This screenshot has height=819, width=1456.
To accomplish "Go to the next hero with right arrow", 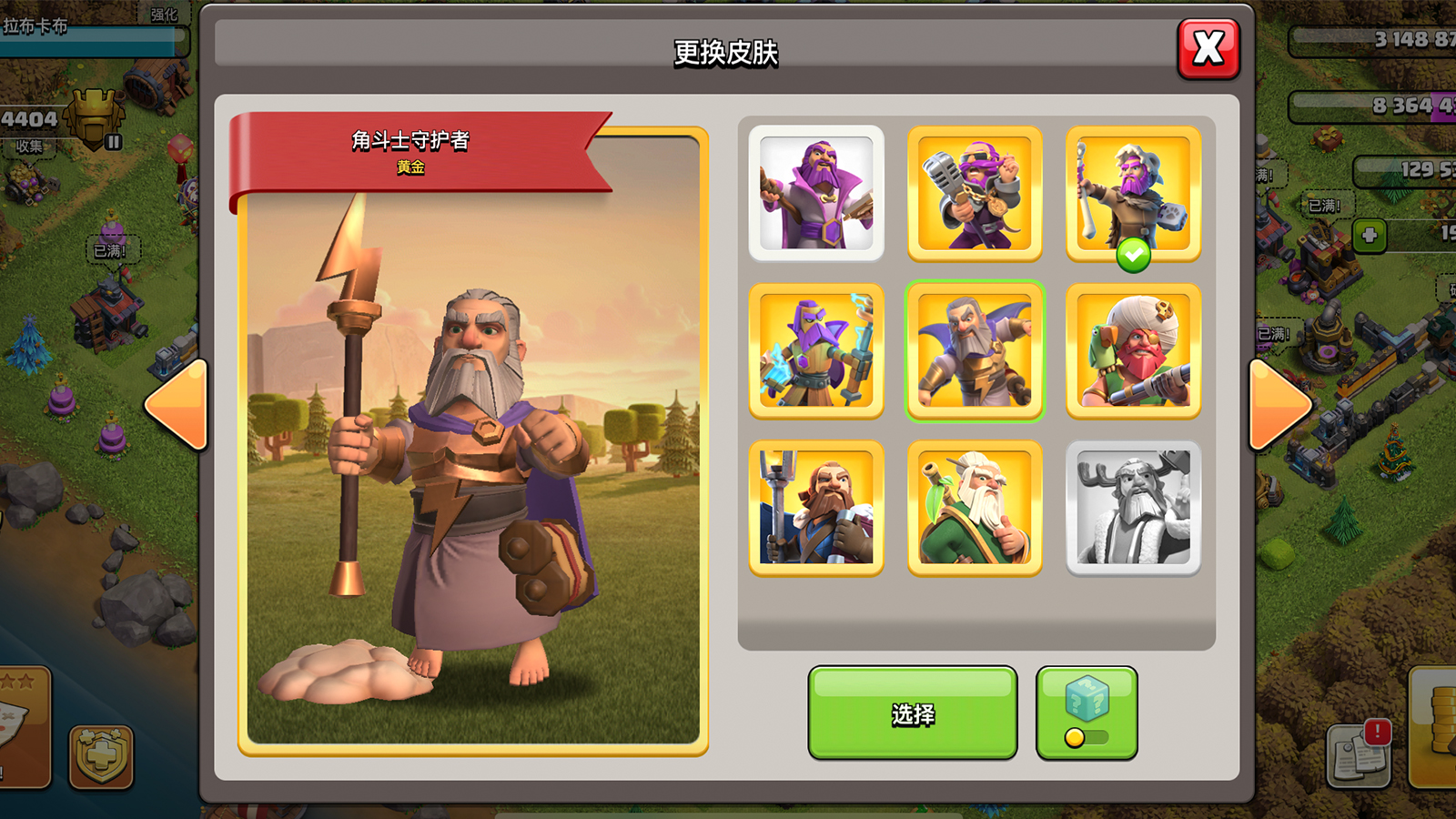I will click(x=1279, y=405).
